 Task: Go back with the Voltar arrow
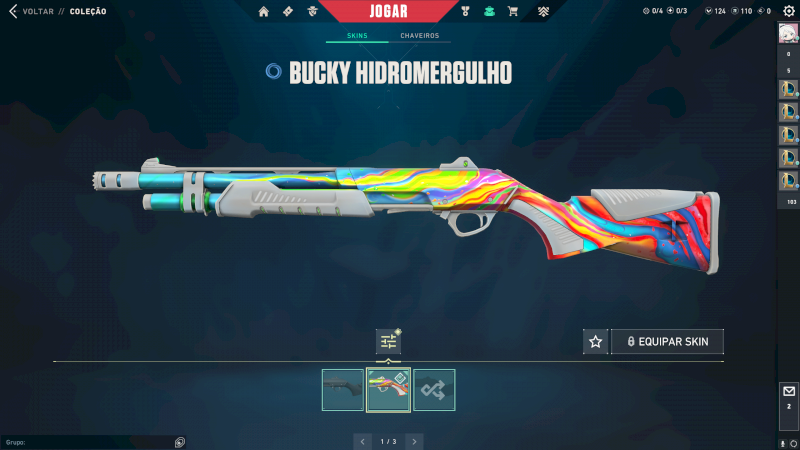(x=13, y=11)
